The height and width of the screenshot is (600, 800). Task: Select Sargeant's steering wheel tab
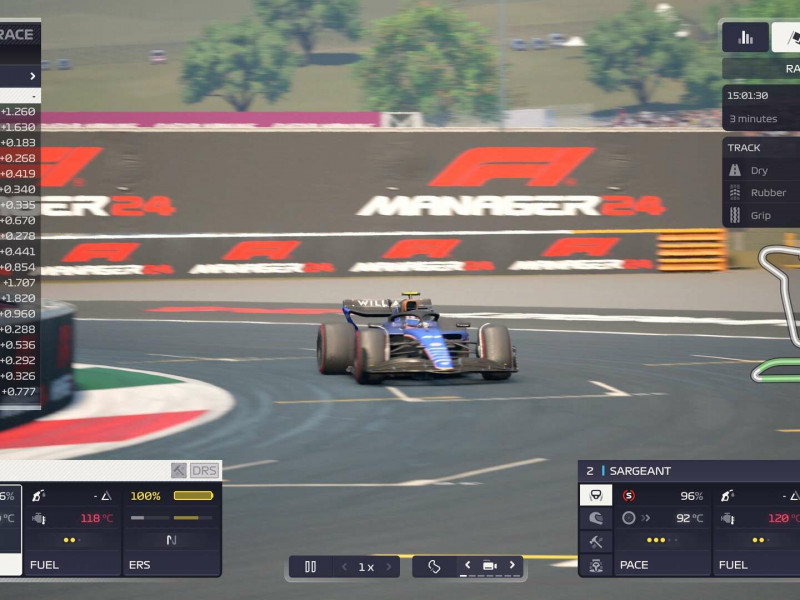596,495
